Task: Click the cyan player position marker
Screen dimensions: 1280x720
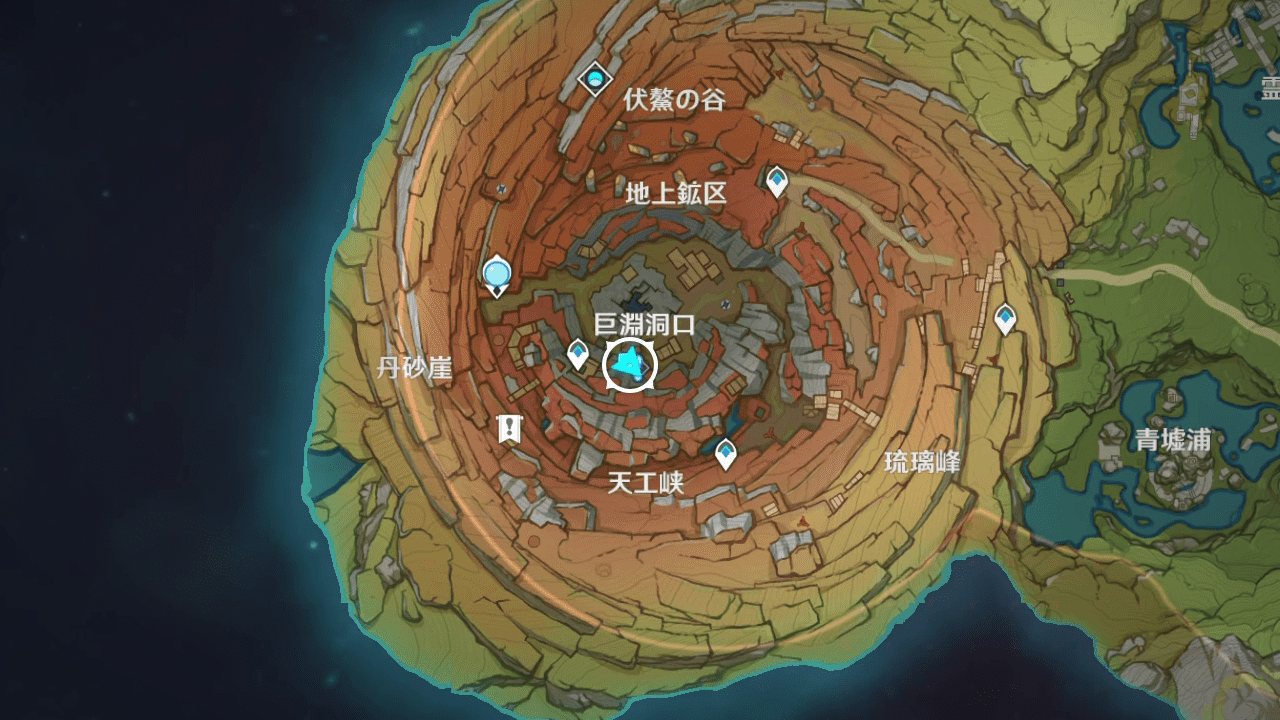Action: click(x=630, y=366)
